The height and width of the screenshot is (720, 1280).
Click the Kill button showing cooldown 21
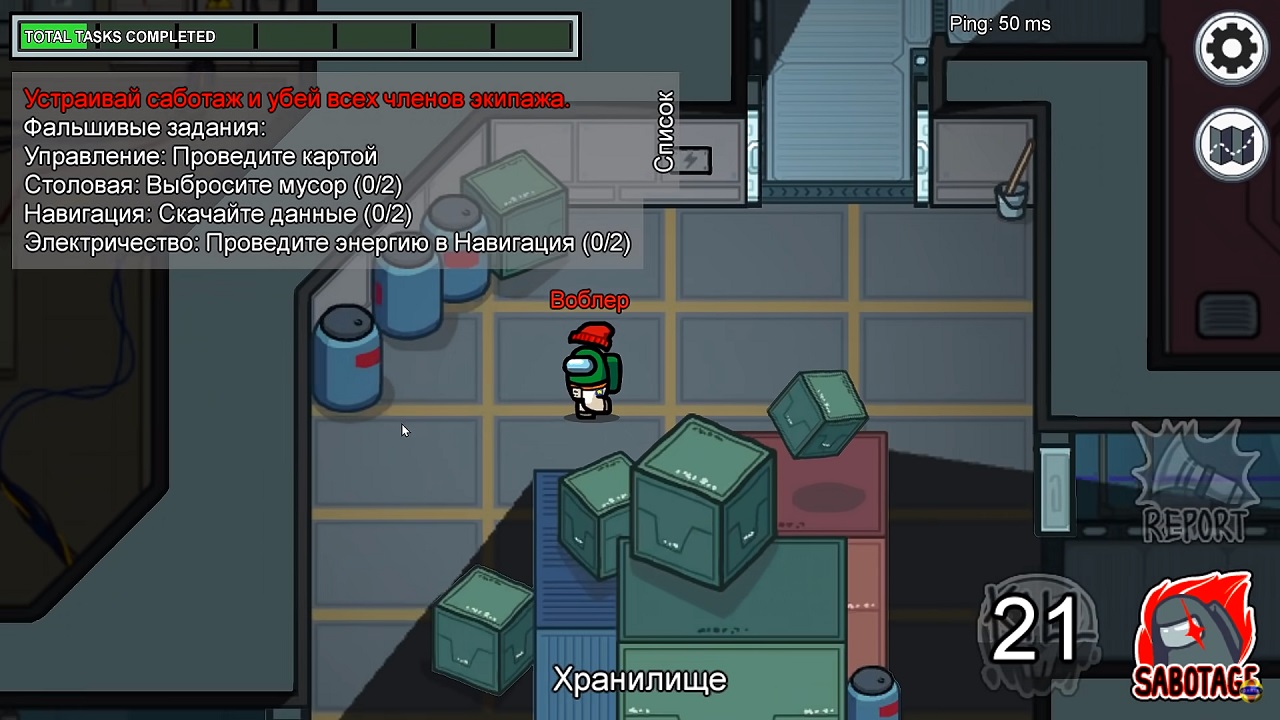[1037, 632]
